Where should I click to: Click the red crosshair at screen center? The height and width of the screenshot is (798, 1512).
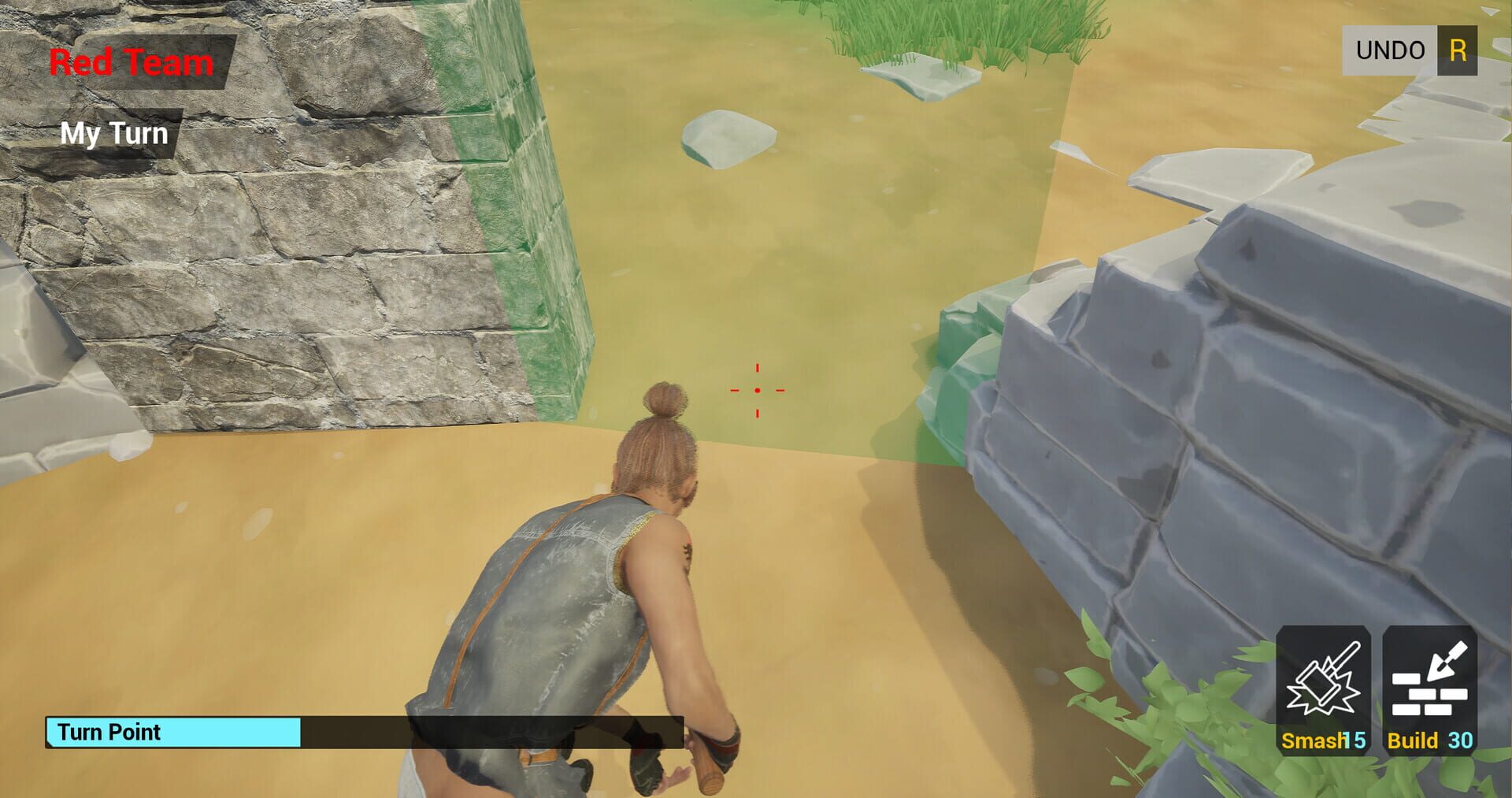pyautogui.click(x=757, y=388)
